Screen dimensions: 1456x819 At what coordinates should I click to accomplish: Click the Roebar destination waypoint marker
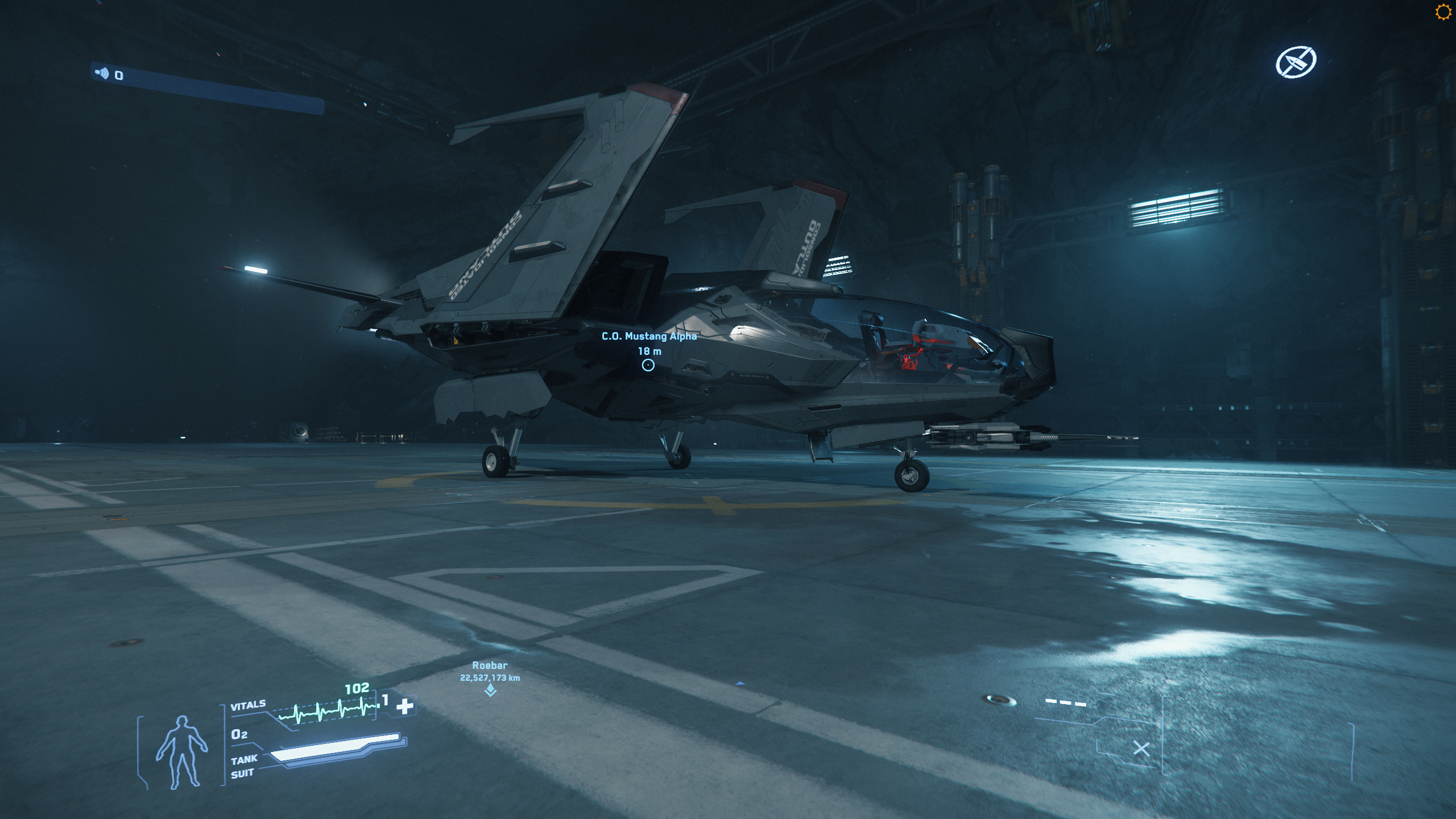pos(490,690)
